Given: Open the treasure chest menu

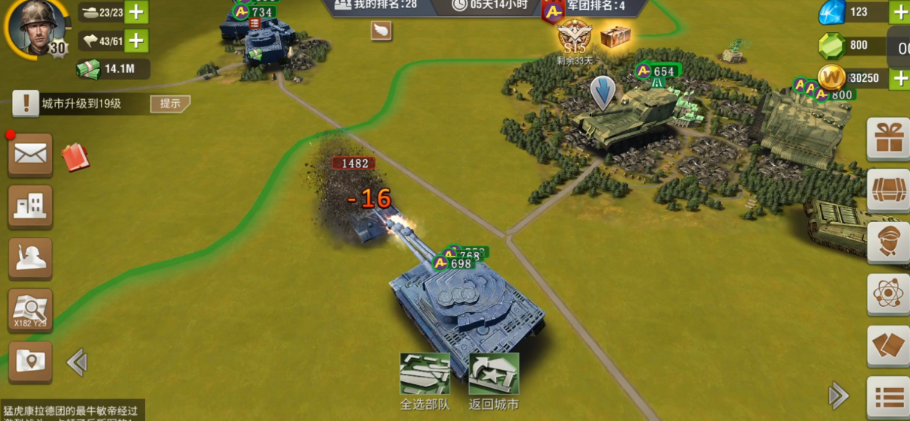Looking at the screenshot, I should (887, 190).
